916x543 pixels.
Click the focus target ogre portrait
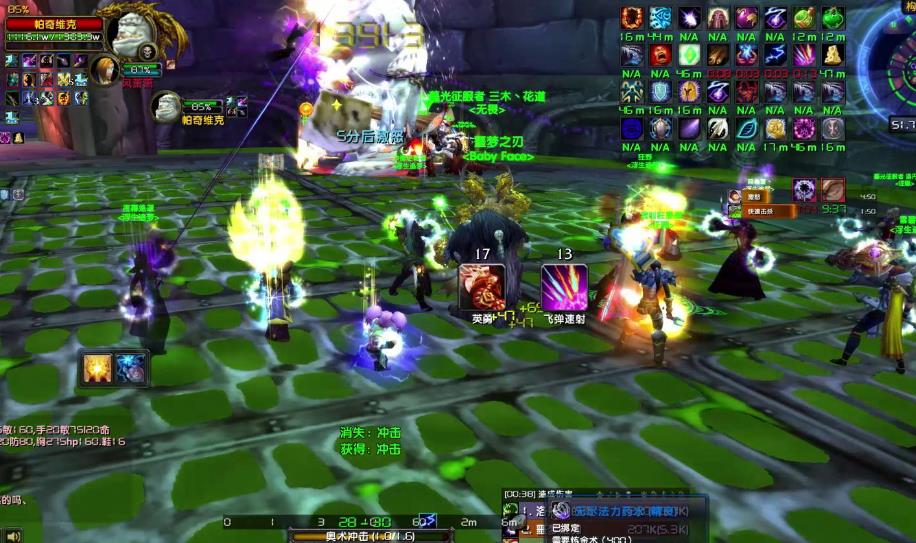tap(167, 105)
